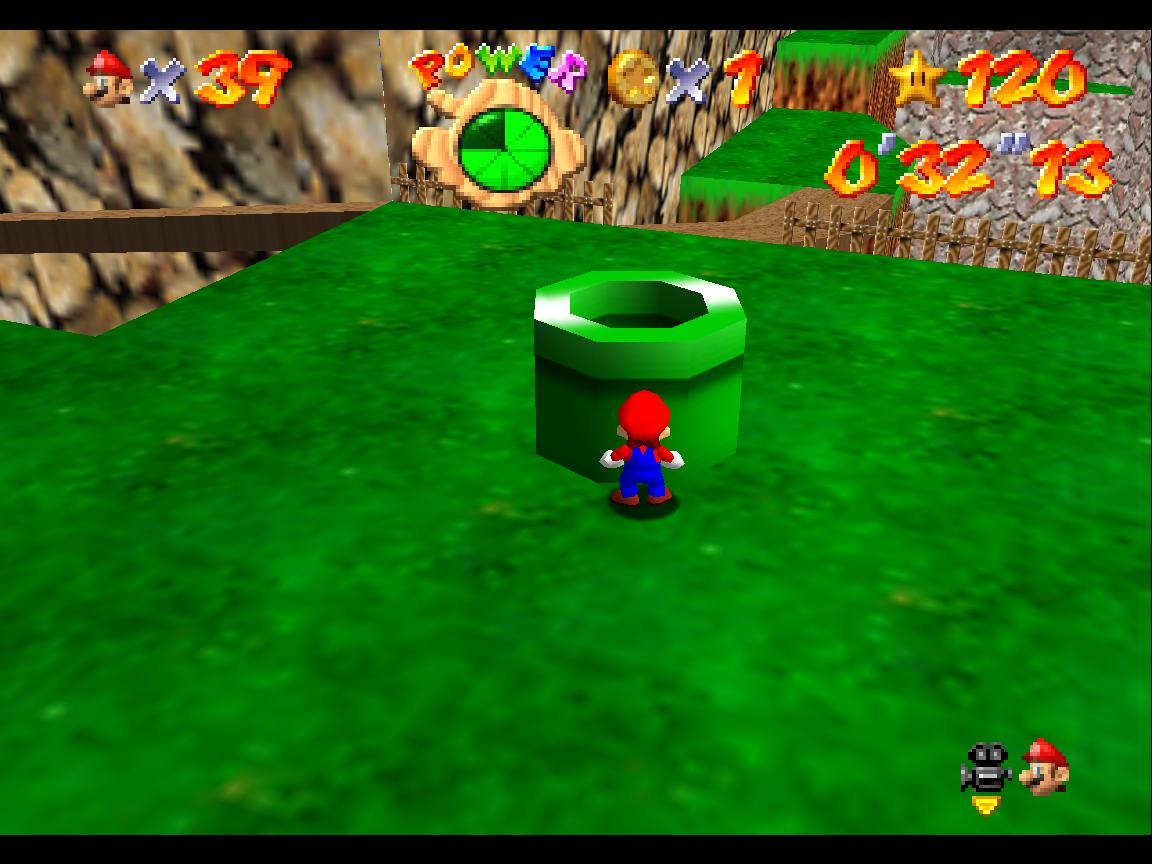The height and width of the screenshot is (864, 1152).
Task: Select the yellow coin counter icon
Action: pyautogui.click(x=633, y=77)
